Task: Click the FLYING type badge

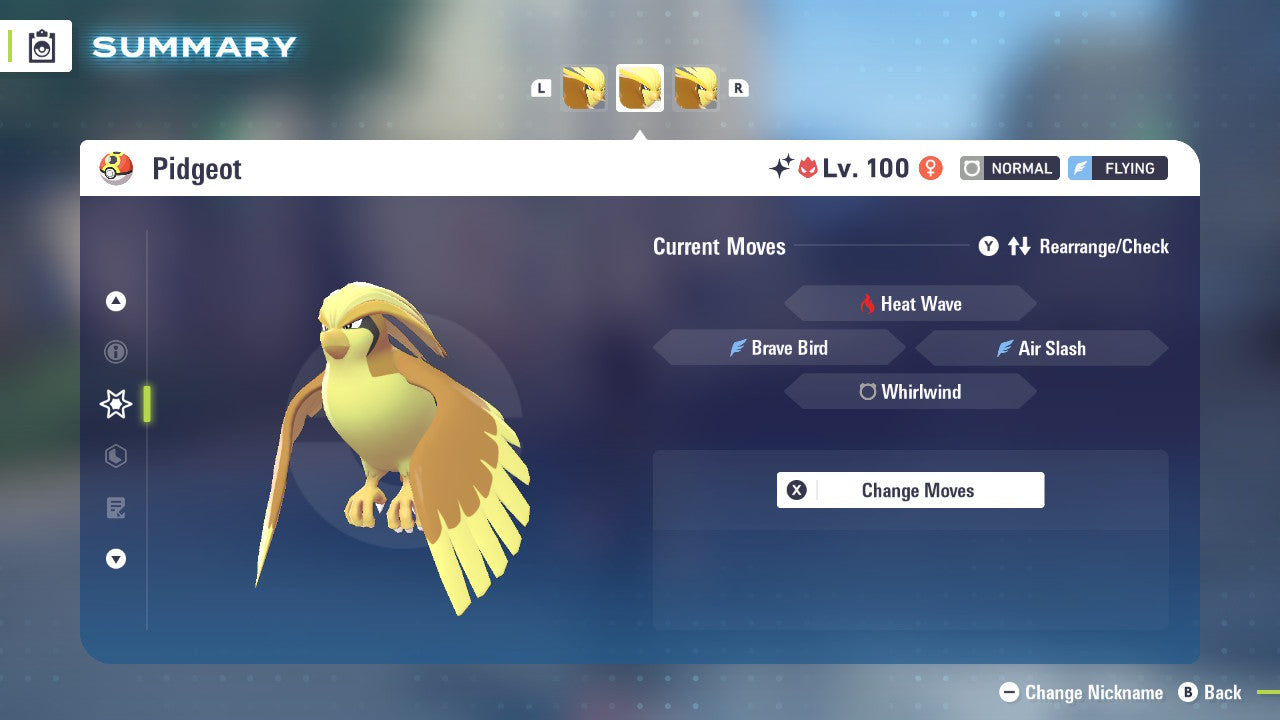Action: [1117, 168]
